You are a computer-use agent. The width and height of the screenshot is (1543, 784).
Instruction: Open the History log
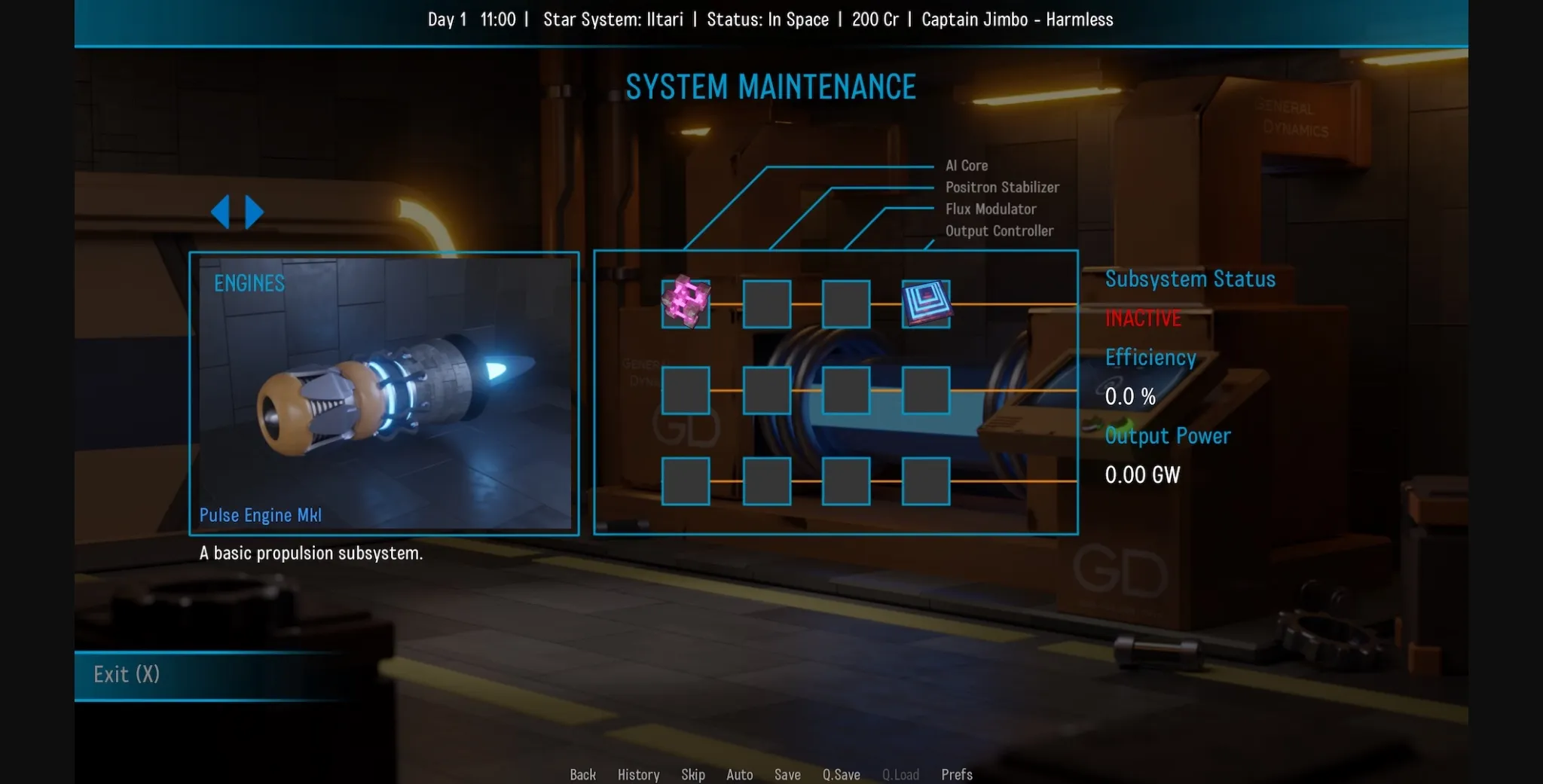coord(637,774)
